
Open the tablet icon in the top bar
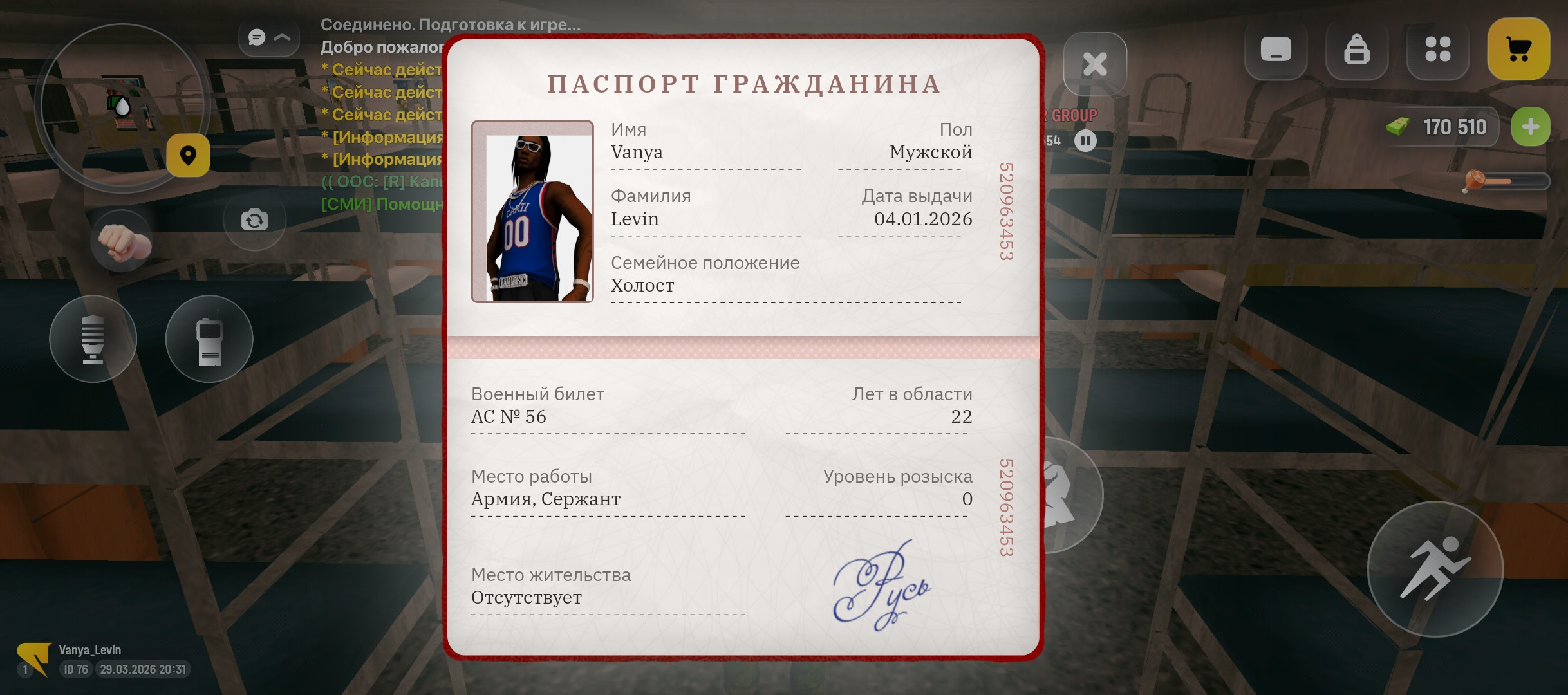coord(1277,48)
